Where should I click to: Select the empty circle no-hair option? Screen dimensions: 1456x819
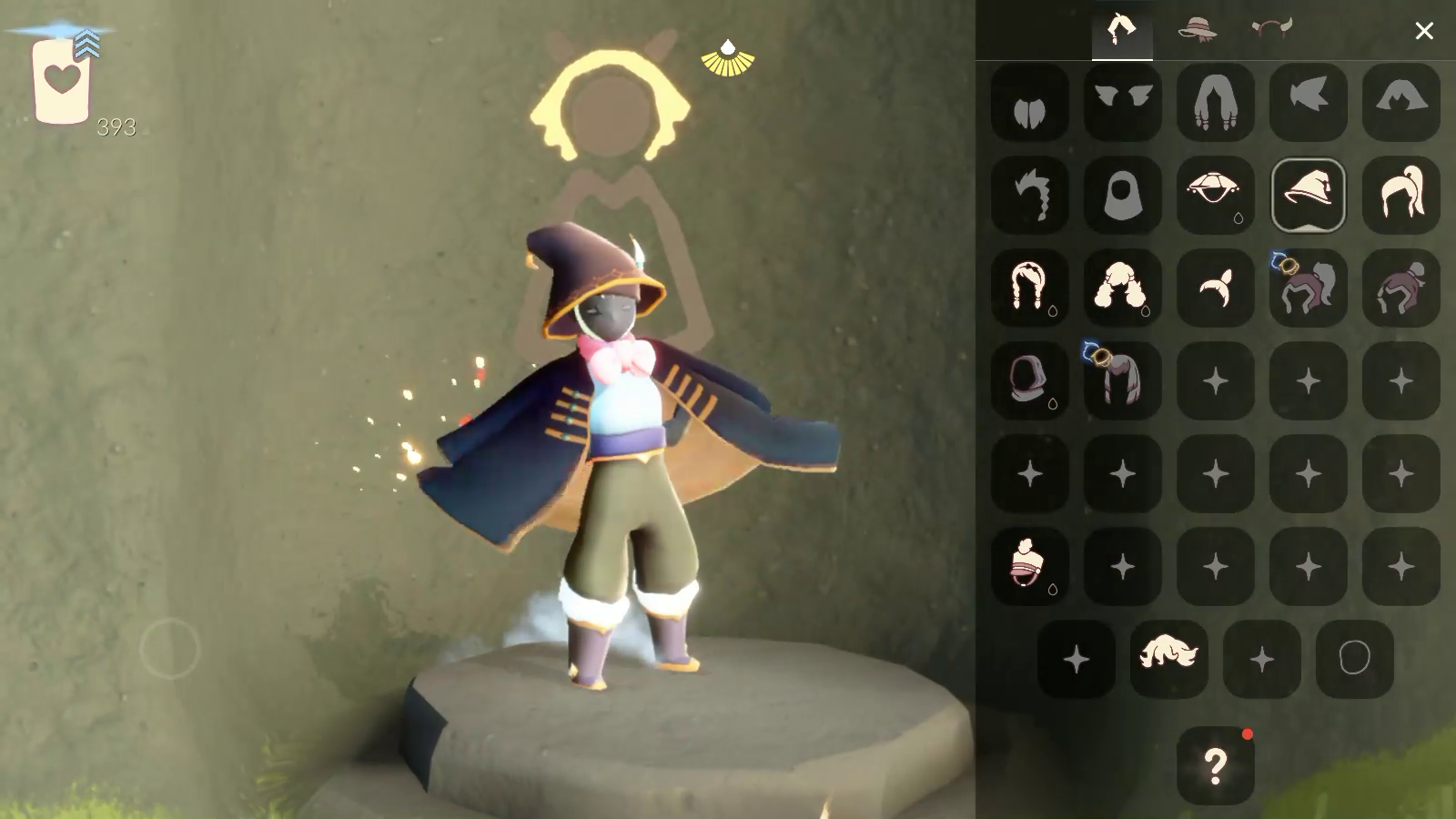point(1354,659)
